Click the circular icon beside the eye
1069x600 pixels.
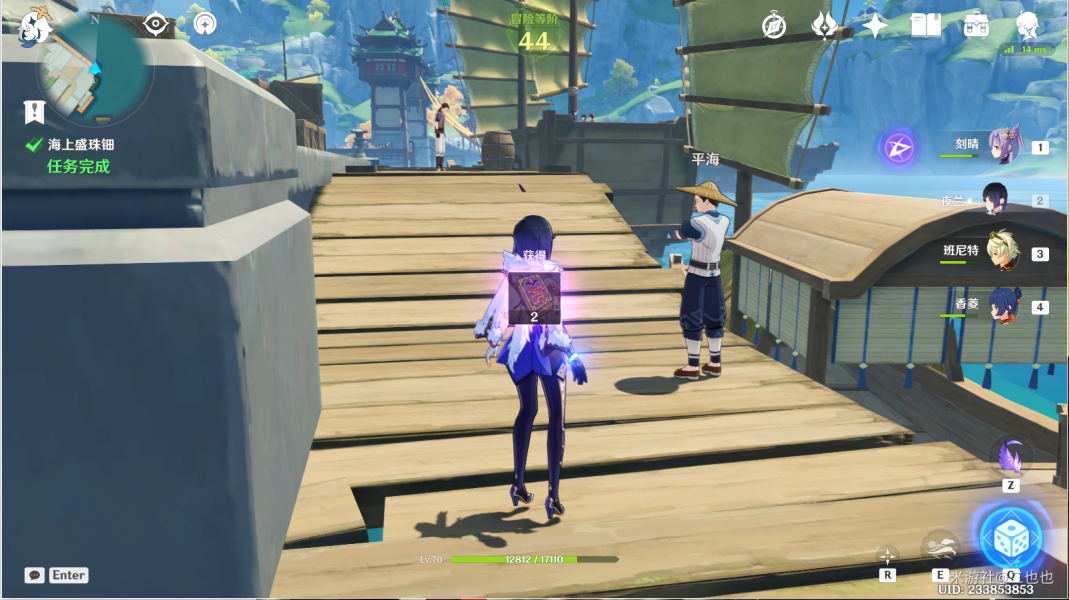tap(205, 24)
